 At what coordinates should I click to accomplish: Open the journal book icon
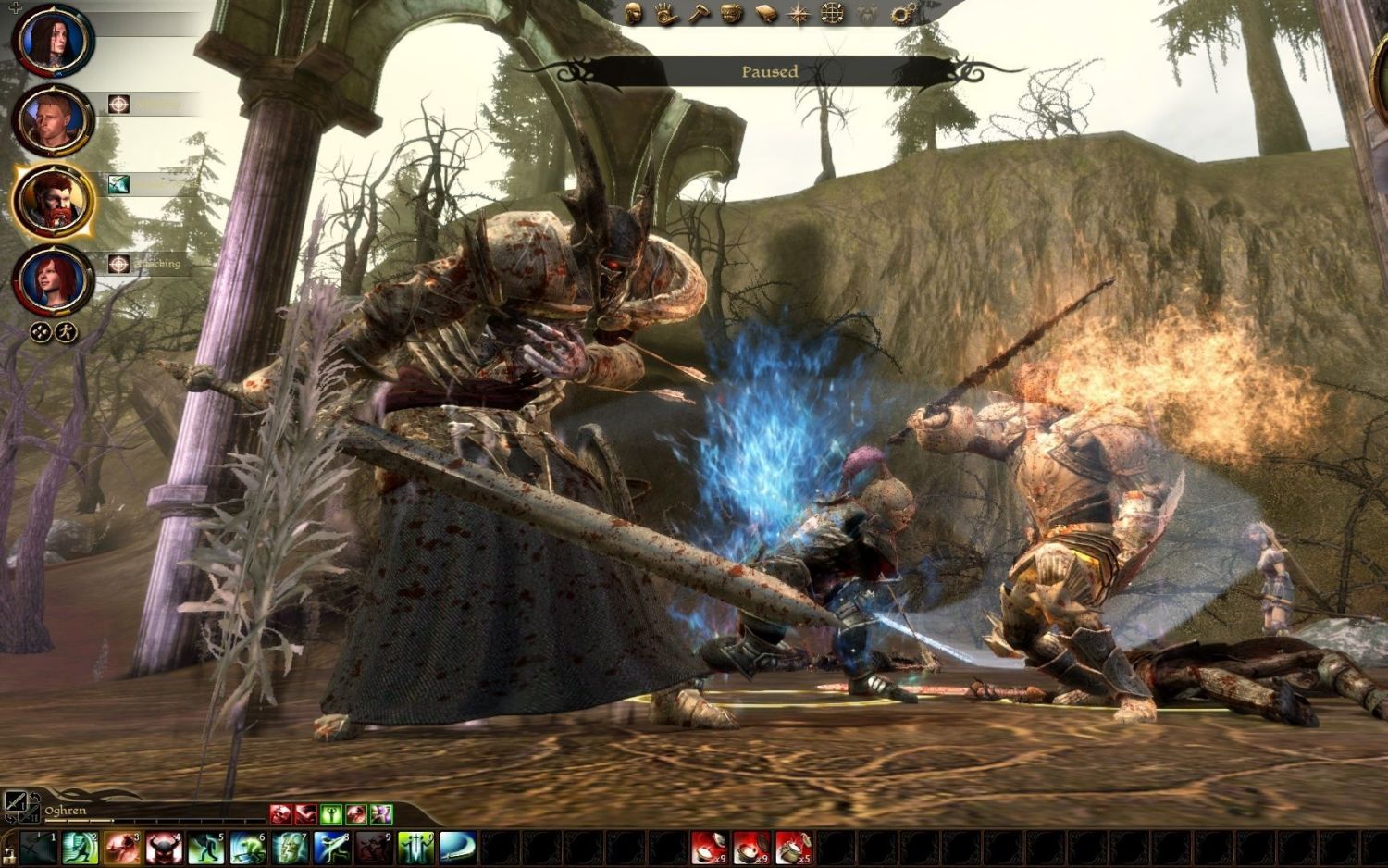[765, 13]
